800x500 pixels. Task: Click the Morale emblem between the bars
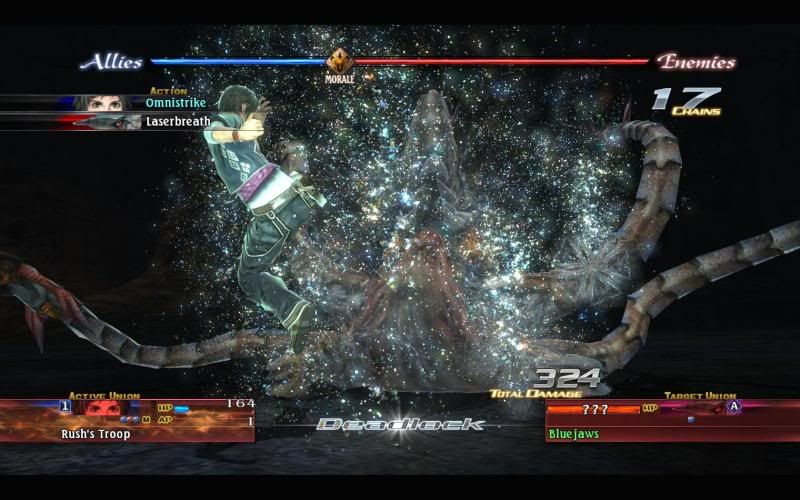(340, 61)
